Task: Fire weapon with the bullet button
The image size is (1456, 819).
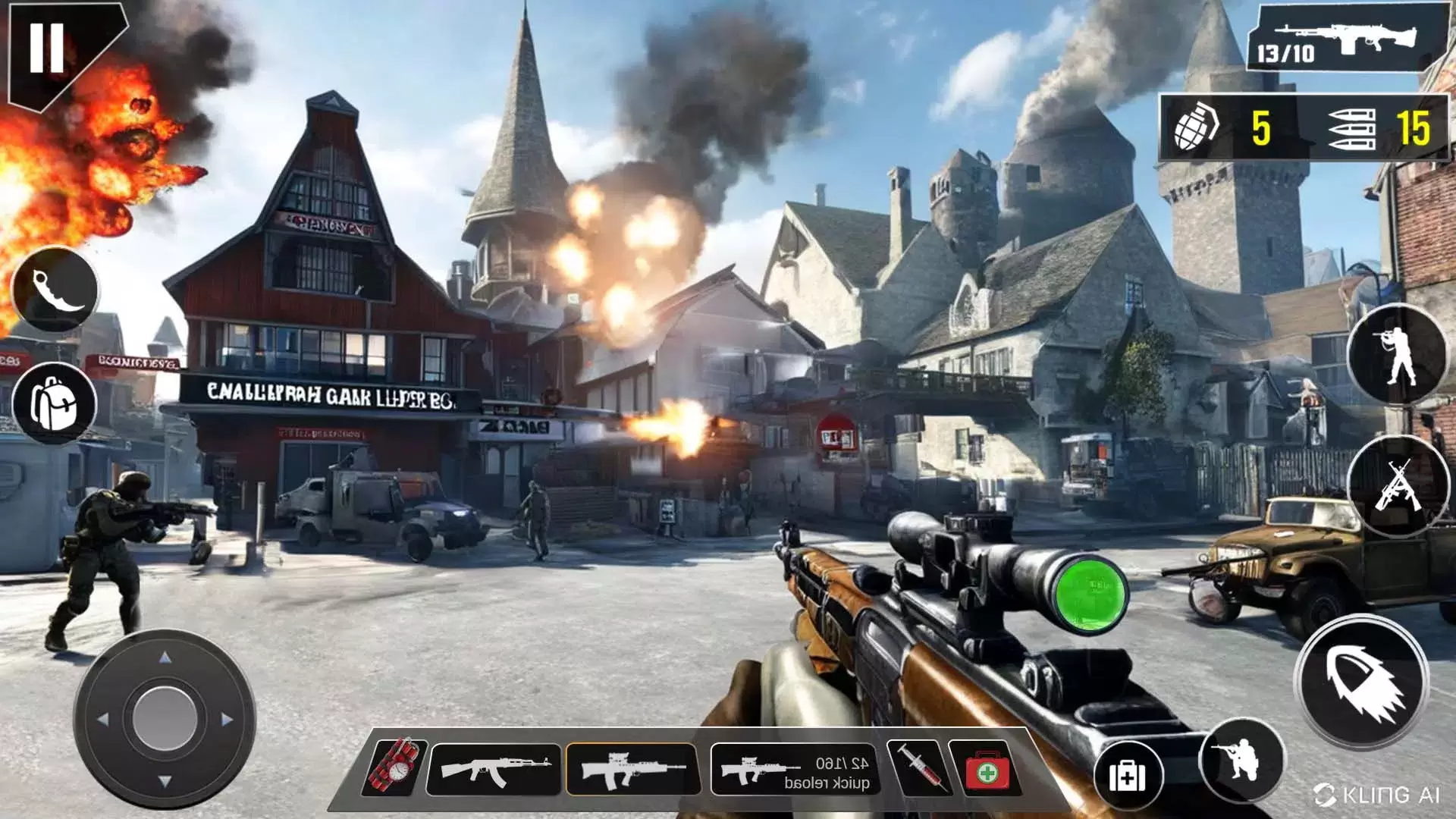Action: pos(1362,681)
